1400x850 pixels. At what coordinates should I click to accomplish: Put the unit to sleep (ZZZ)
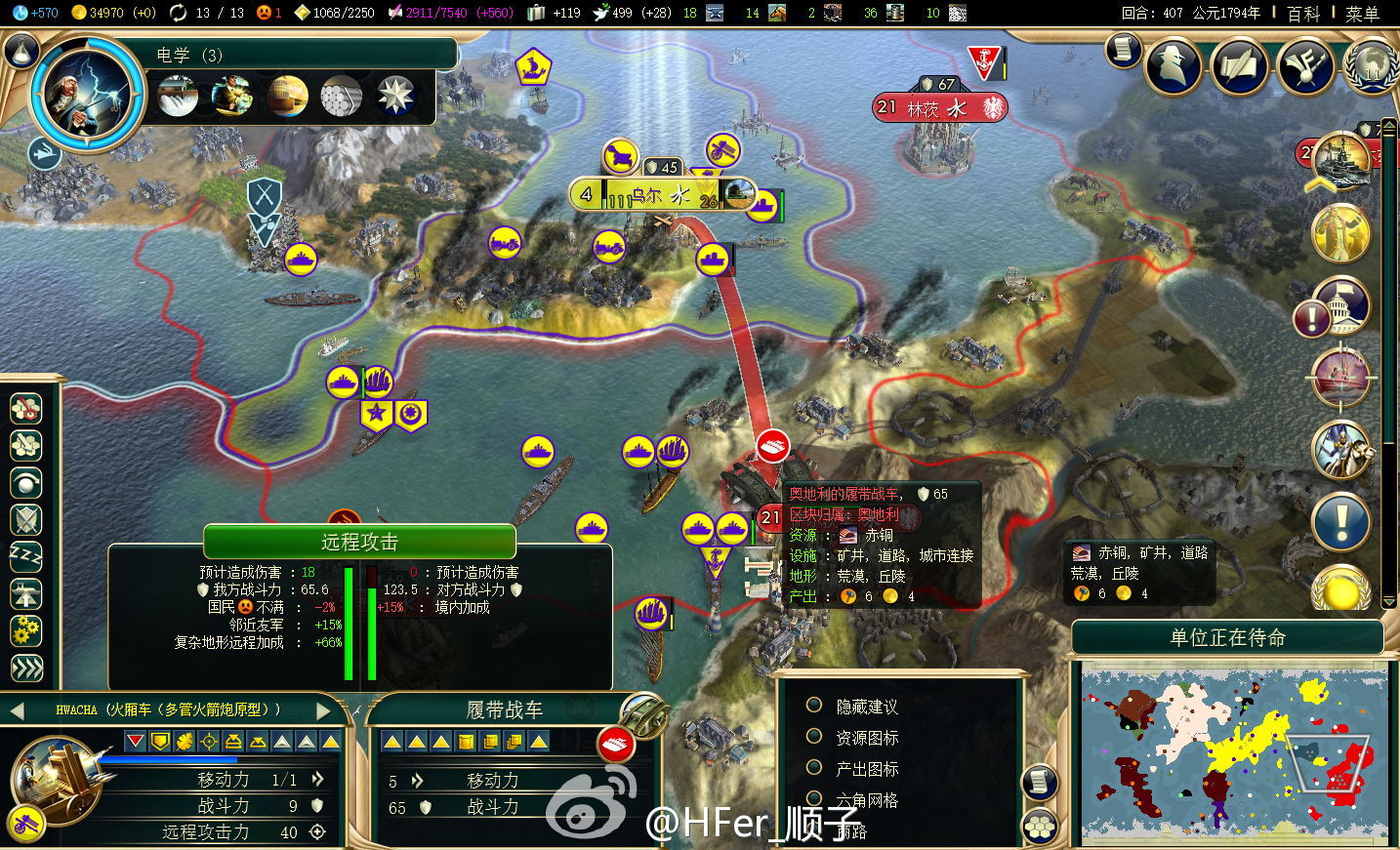(x=26, y=557)
